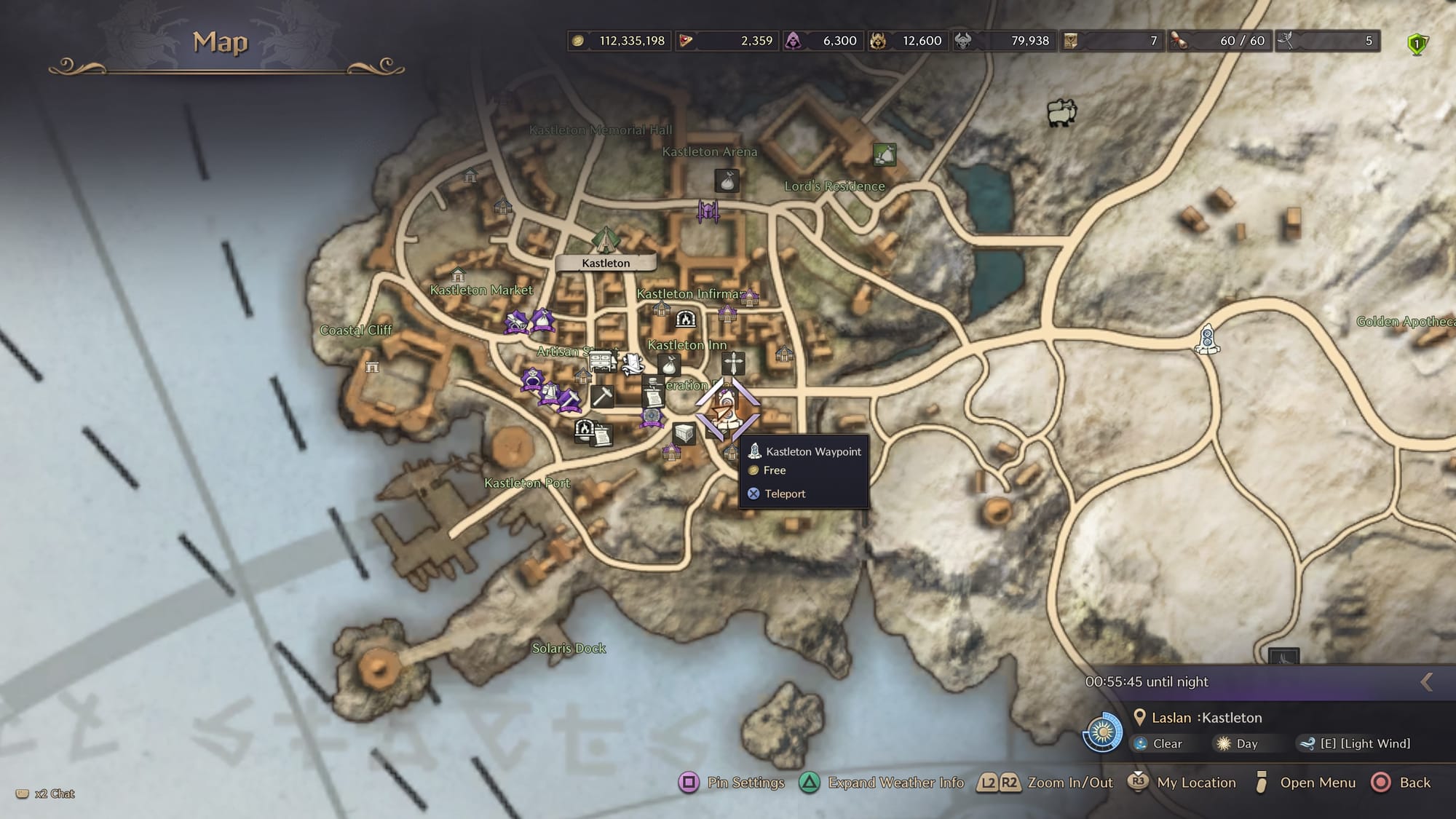
Task: Select the furnace marker below Kastleton Infirmary
Action: click(686, 319)
